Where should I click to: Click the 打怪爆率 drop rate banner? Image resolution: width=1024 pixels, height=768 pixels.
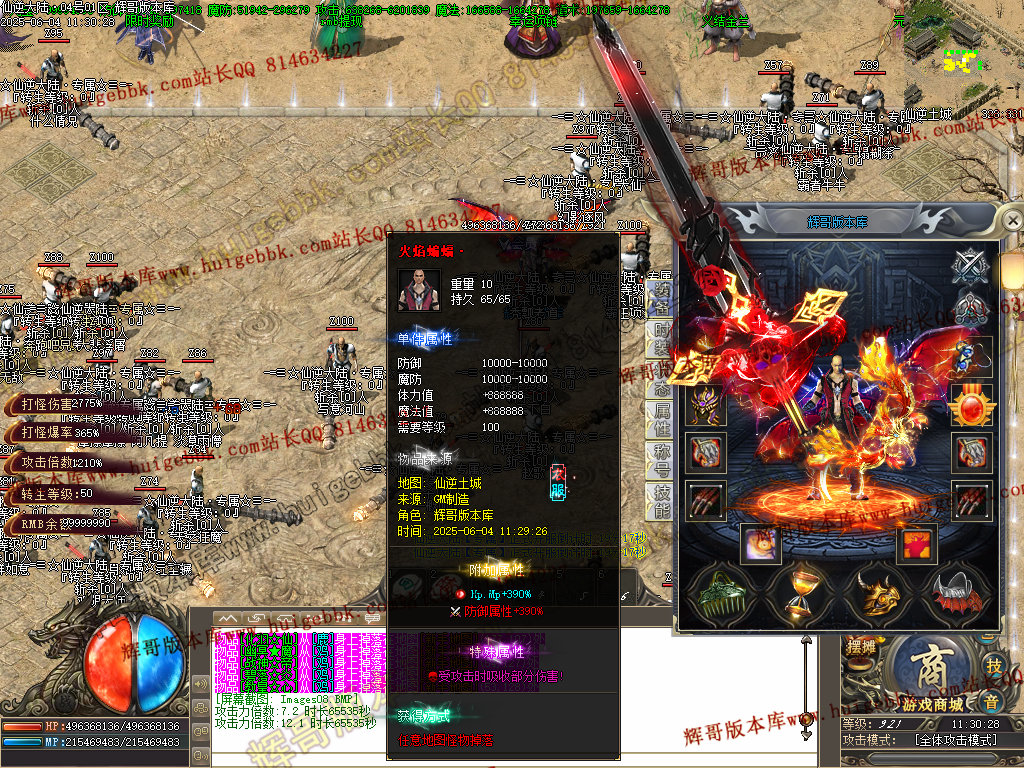60,432
